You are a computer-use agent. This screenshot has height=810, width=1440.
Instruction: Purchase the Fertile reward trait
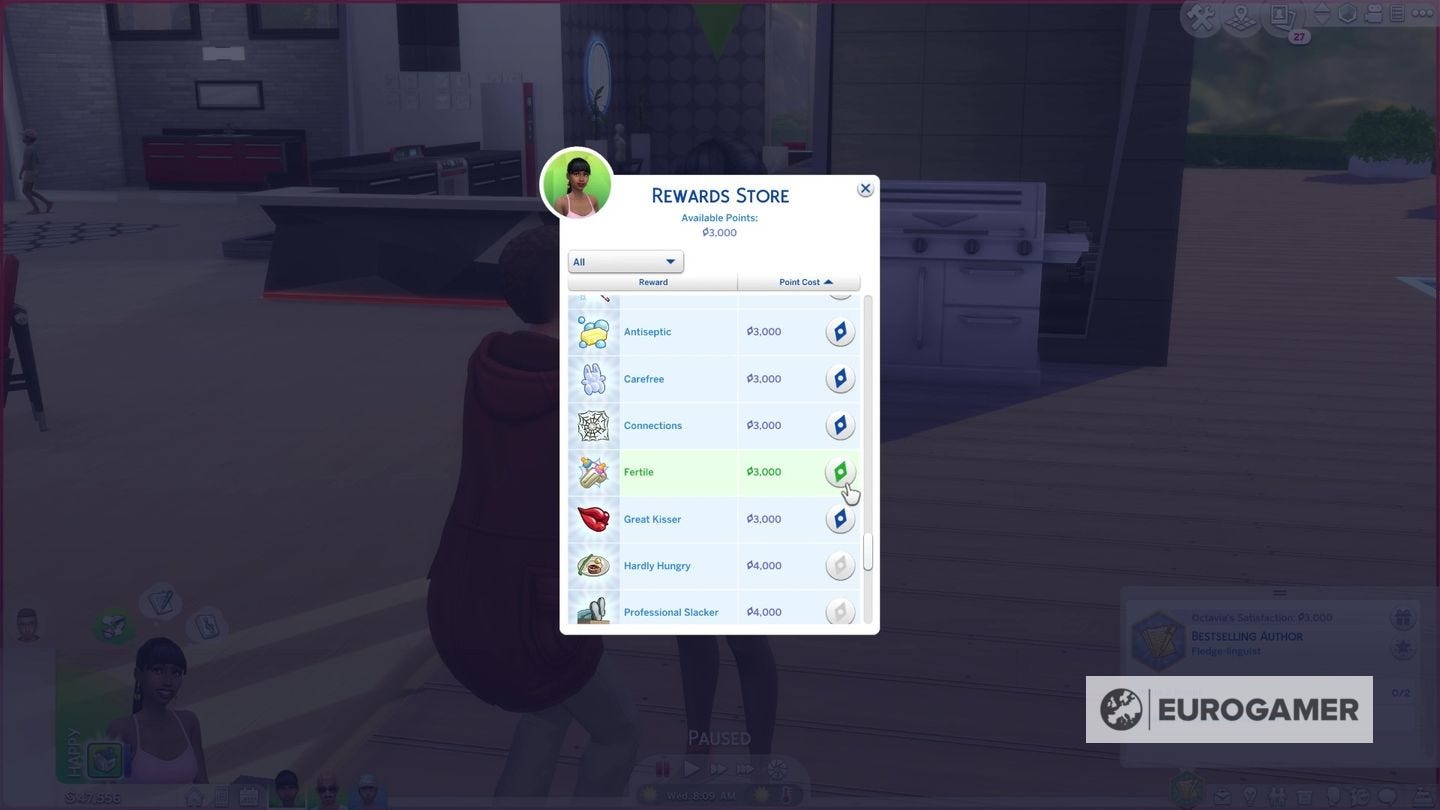tap(839, 471)
